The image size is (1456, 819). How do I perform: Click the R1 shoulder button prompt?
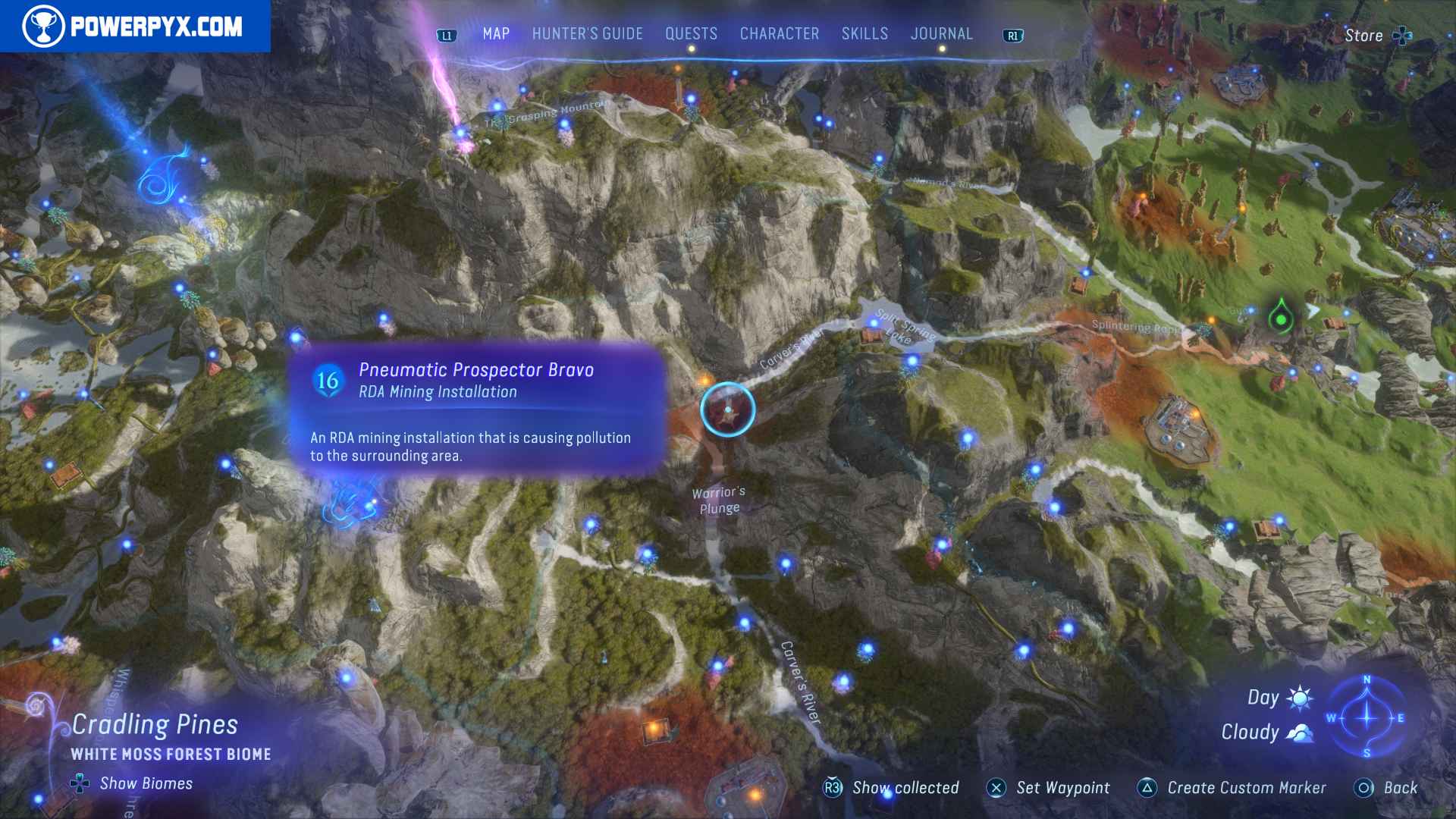(1012, 33)
